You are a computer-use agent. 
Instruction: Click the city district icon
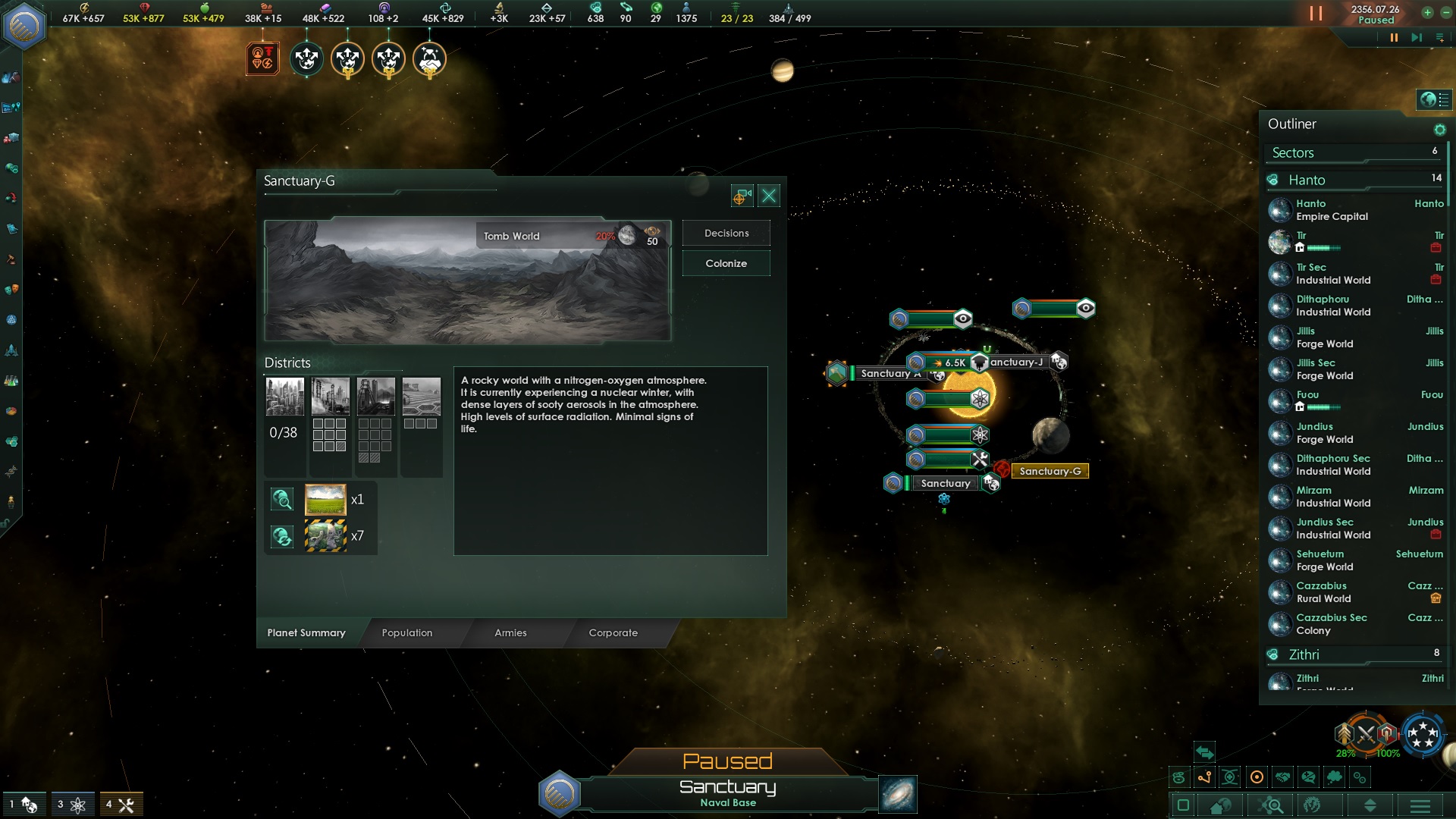[x=285, y=397]
